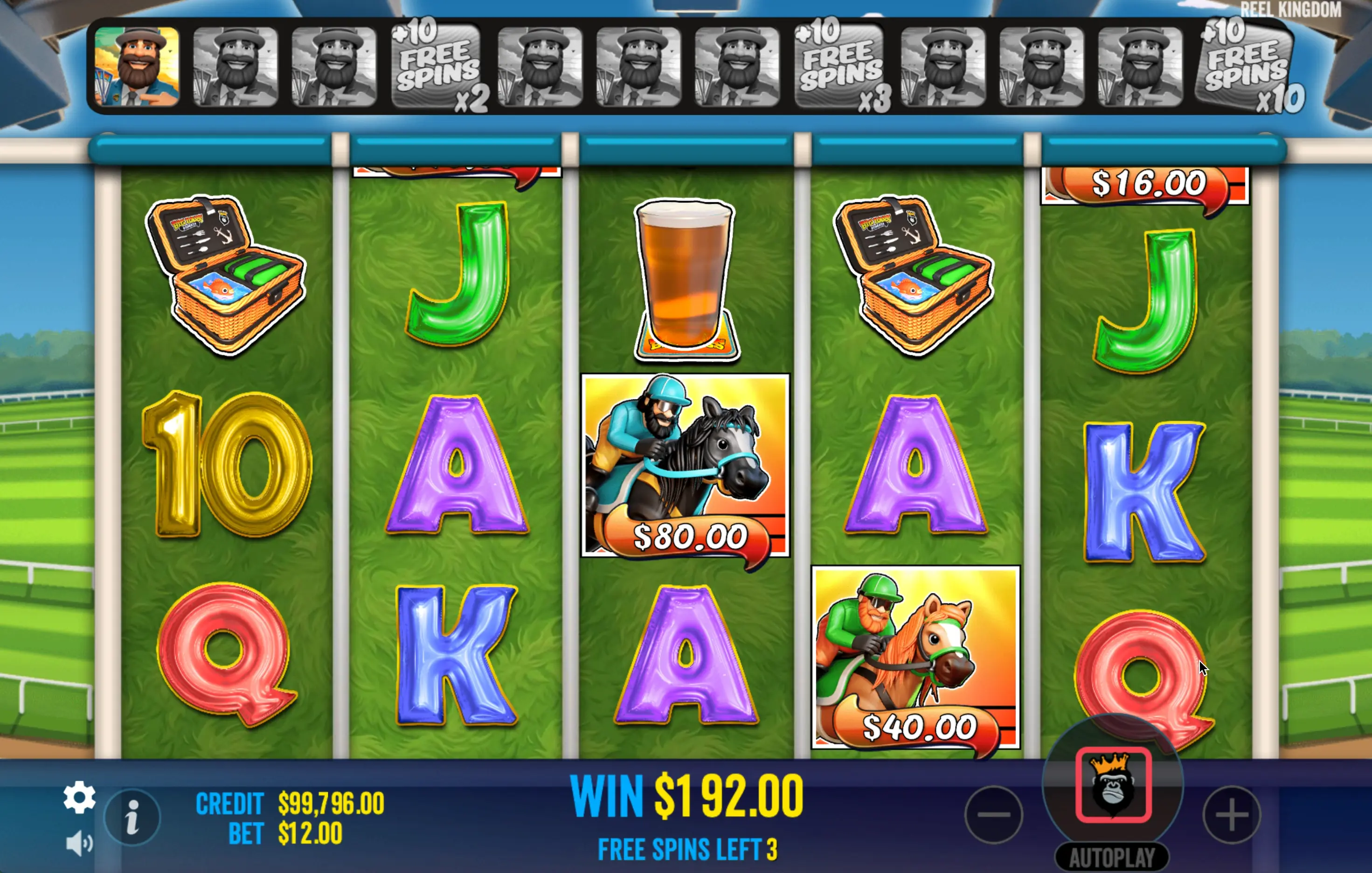Screen dimensions: 1372x873
Task: Click the gorilla spin button
Action: pos(1113,785)
